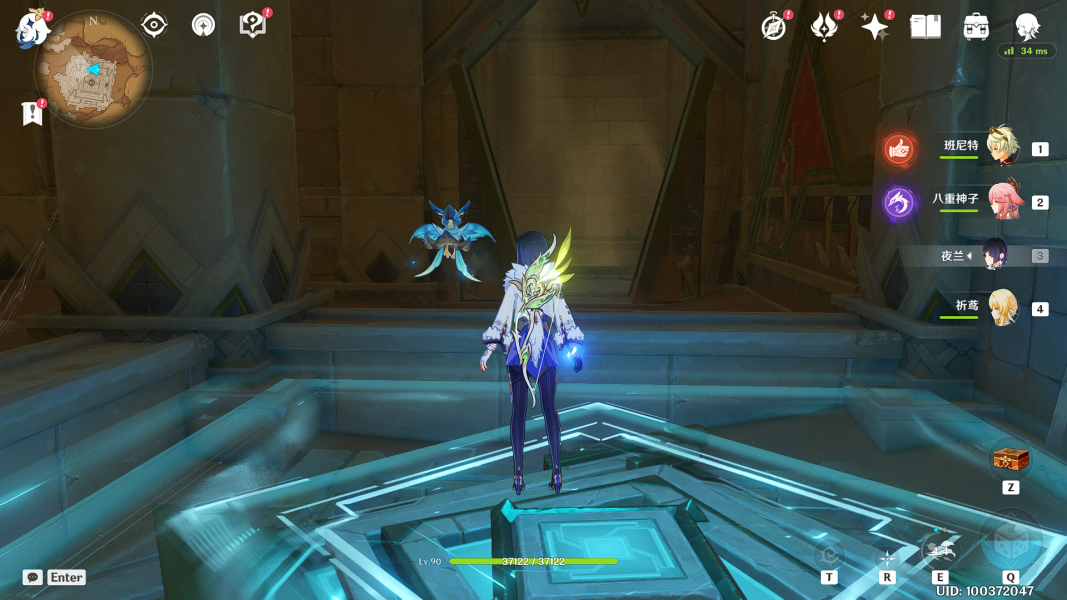The width and height of the screenshot is (1067, 600).
Task: Use the treasure chest gadget
Action: pyautogui.click(x=1010, y=460)
